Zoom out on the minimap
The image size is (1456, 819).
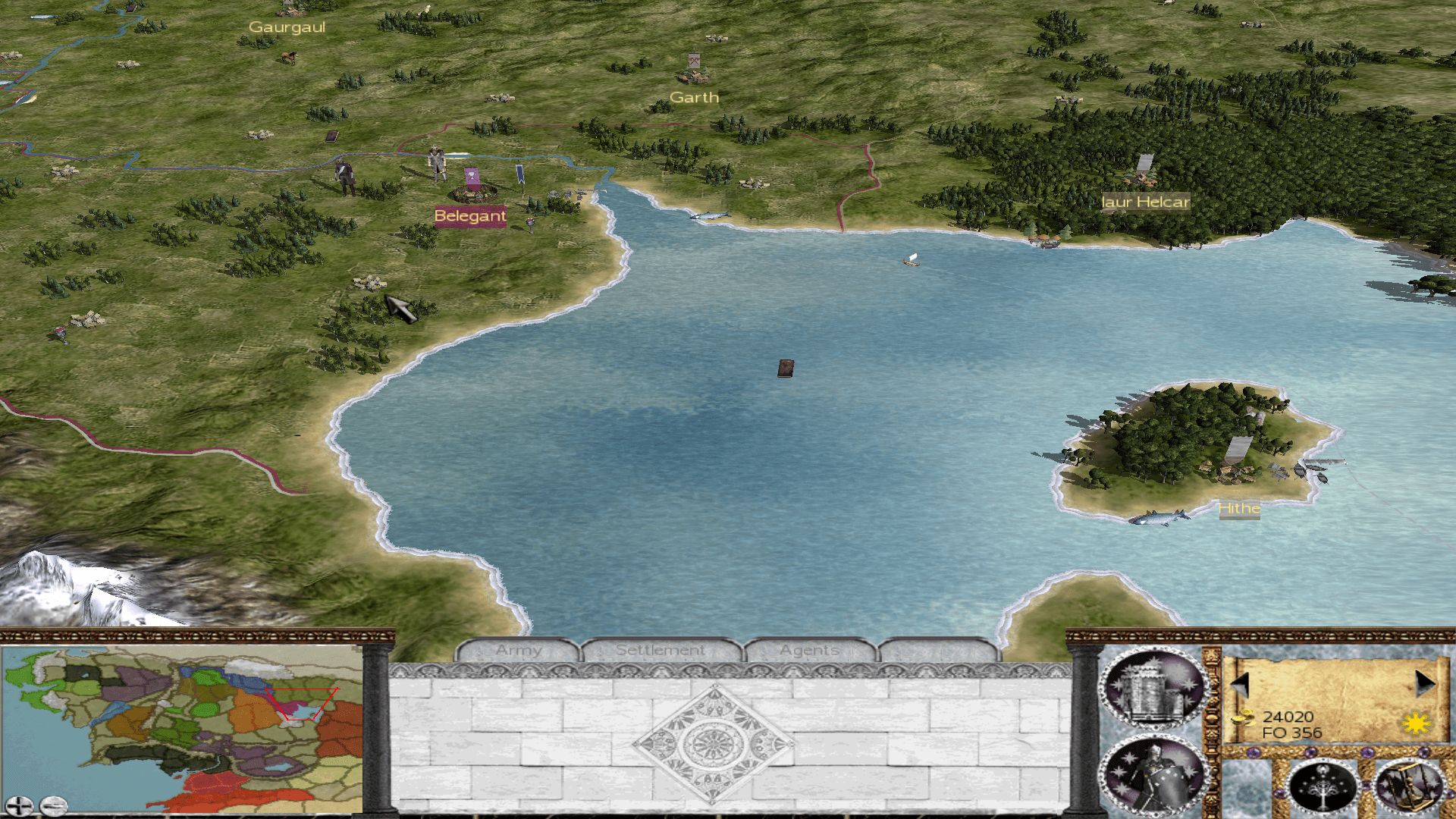pyautogui.click(x=54, y=805)
